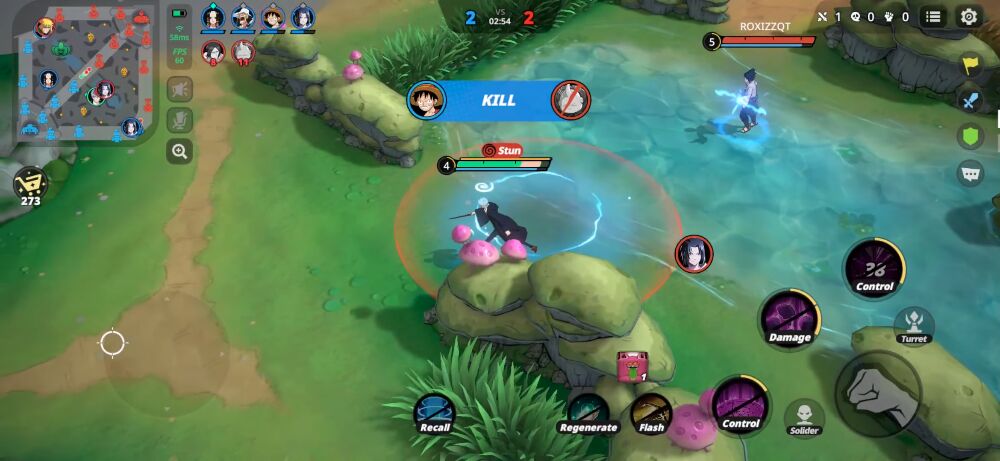
Task: Use the red gift box item
Action: pos(633,368)
